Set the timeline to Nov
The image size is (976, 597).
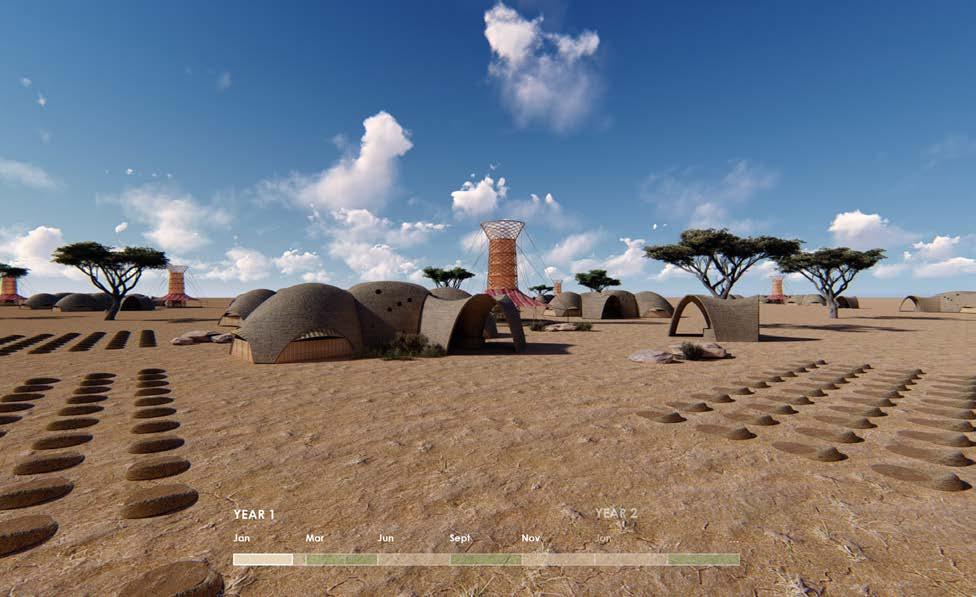557,560
